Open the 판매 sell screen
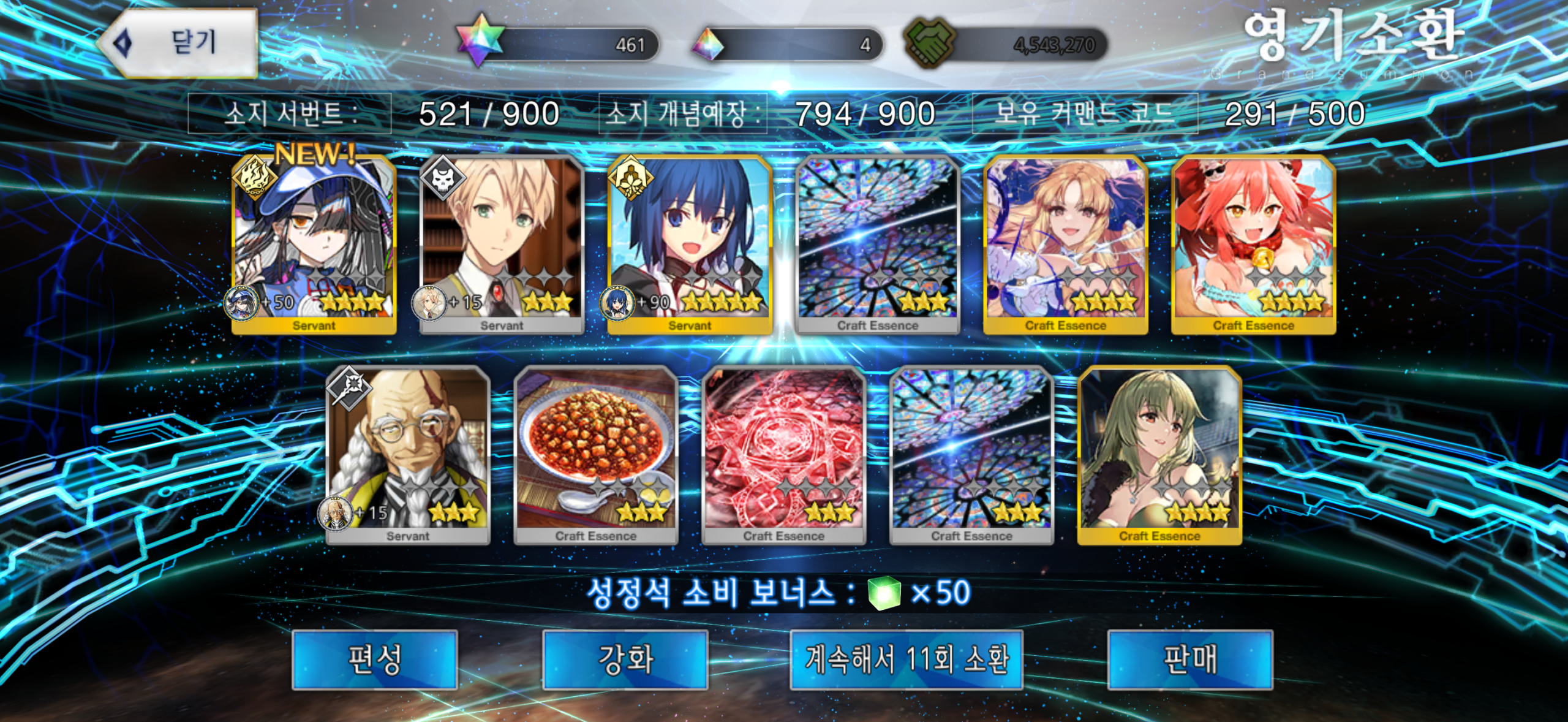Image resolution: width=1568 pixels, height=722 pixels. point(1190,660)
